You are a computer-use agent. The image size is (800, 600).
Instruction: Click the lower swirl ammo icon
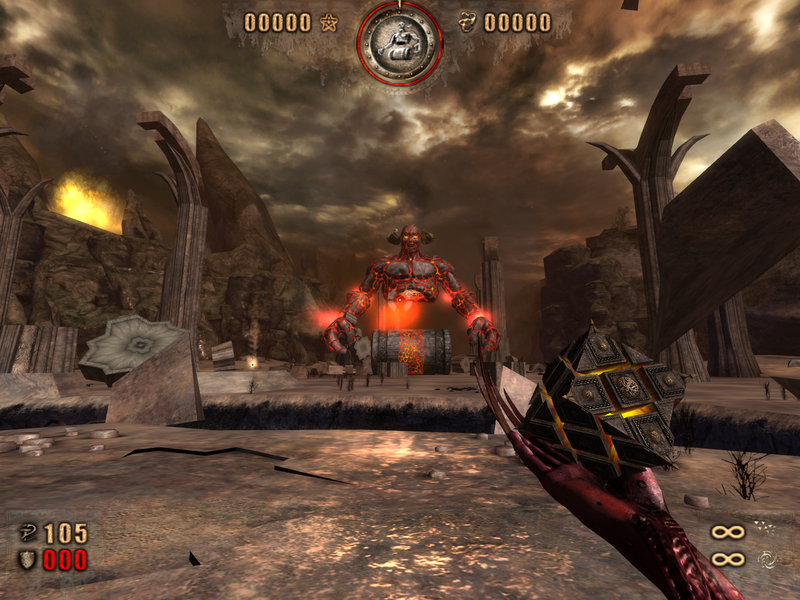[765, 559]
